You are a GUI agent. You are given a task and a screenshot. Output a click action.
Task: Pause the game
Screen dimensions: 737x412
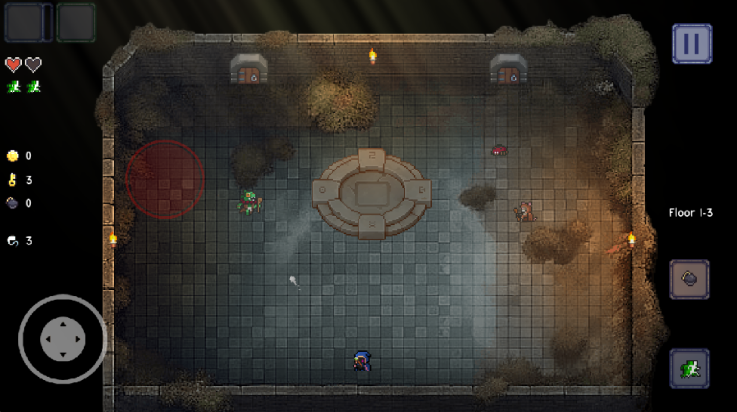[x=691, y=44]
